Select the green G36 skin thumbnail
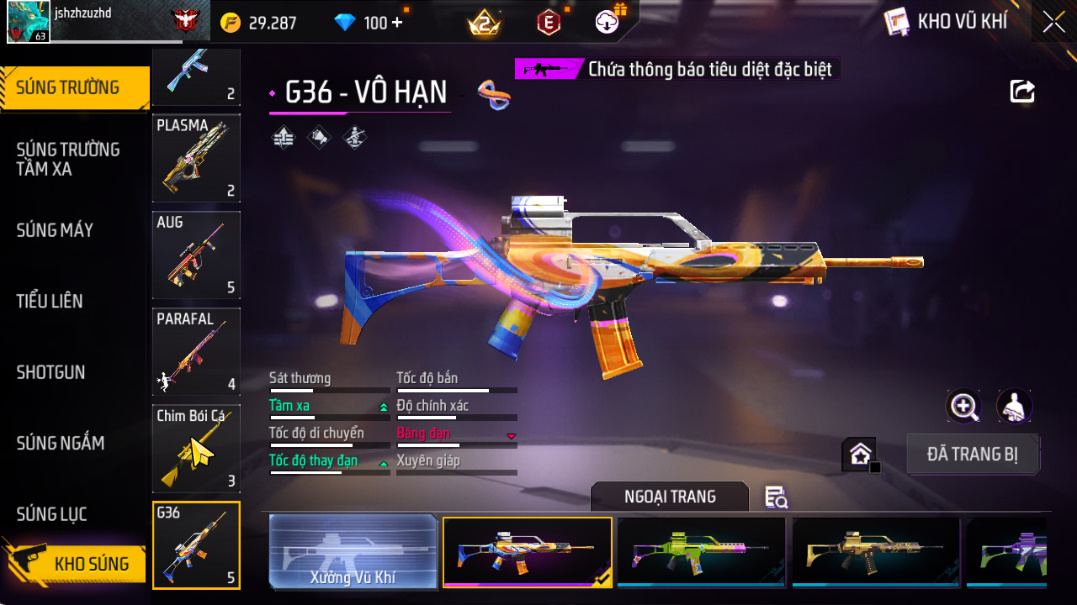The image size is (1077, 605). 701,551
